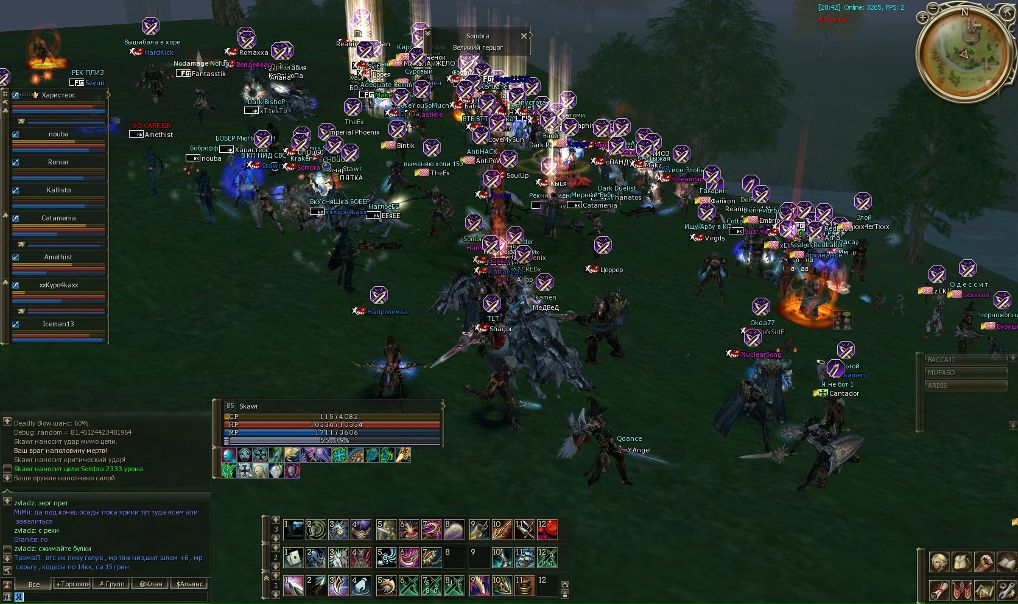Open the actions fist icon
Screen dimensions: 1018x604
[x=983, y=562]
